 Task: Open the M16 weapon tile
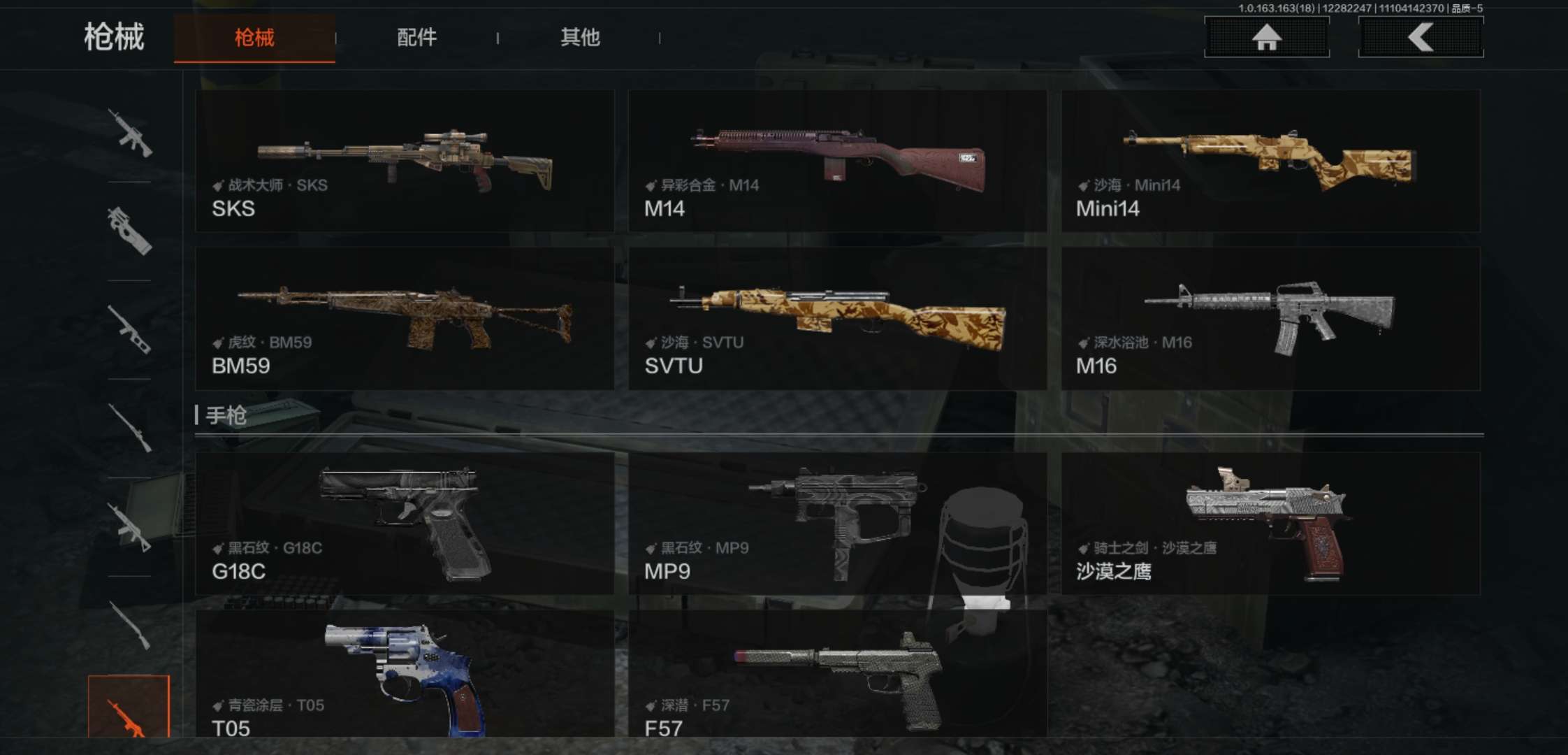[1270, 318]
